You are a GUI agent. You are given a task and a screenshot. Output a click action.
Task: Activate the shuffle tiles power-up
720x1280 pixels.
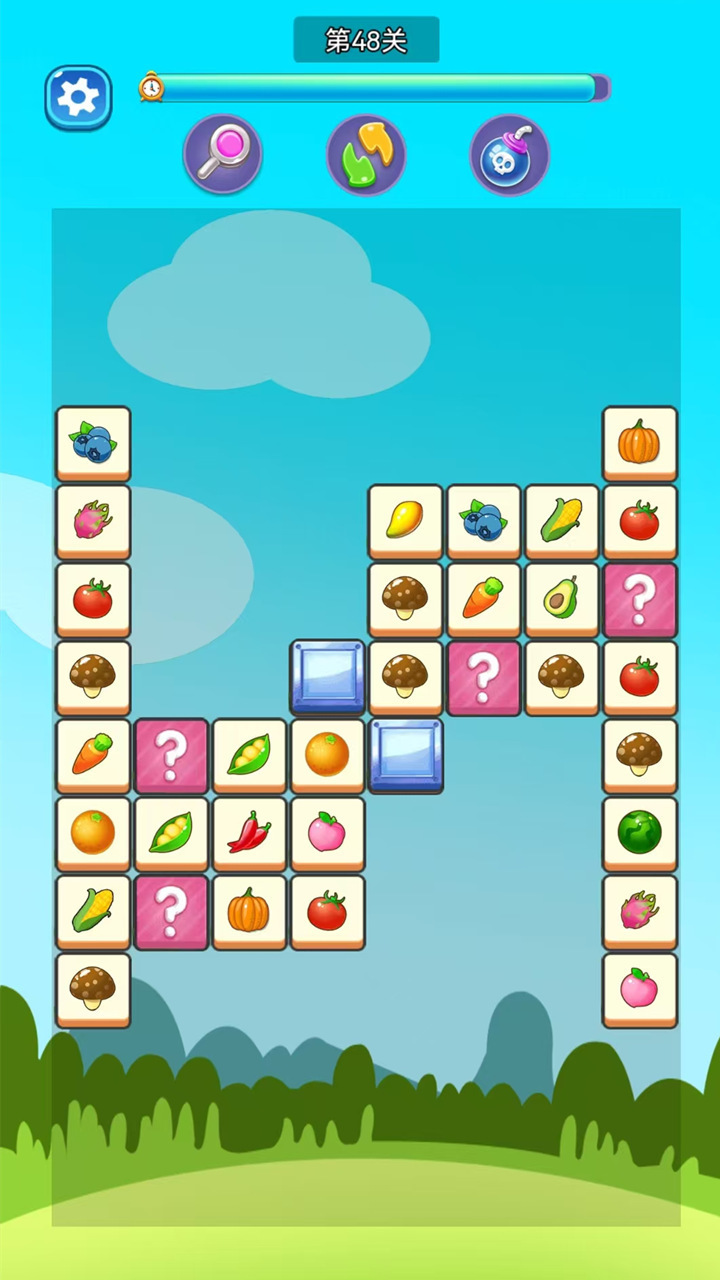click(x=366, y=154)
